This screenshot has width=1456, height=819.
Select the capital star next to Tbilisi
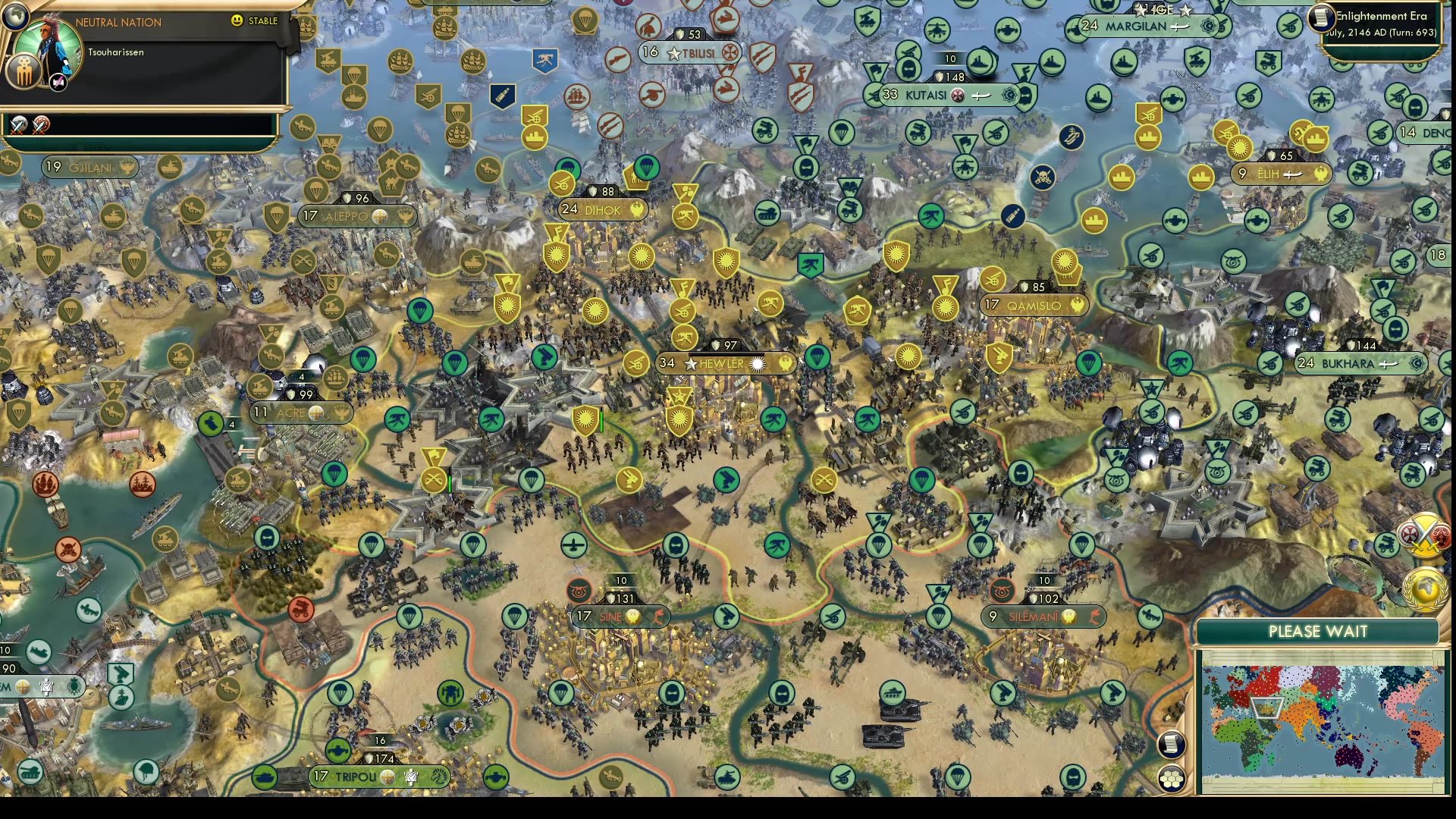(672, 54)
